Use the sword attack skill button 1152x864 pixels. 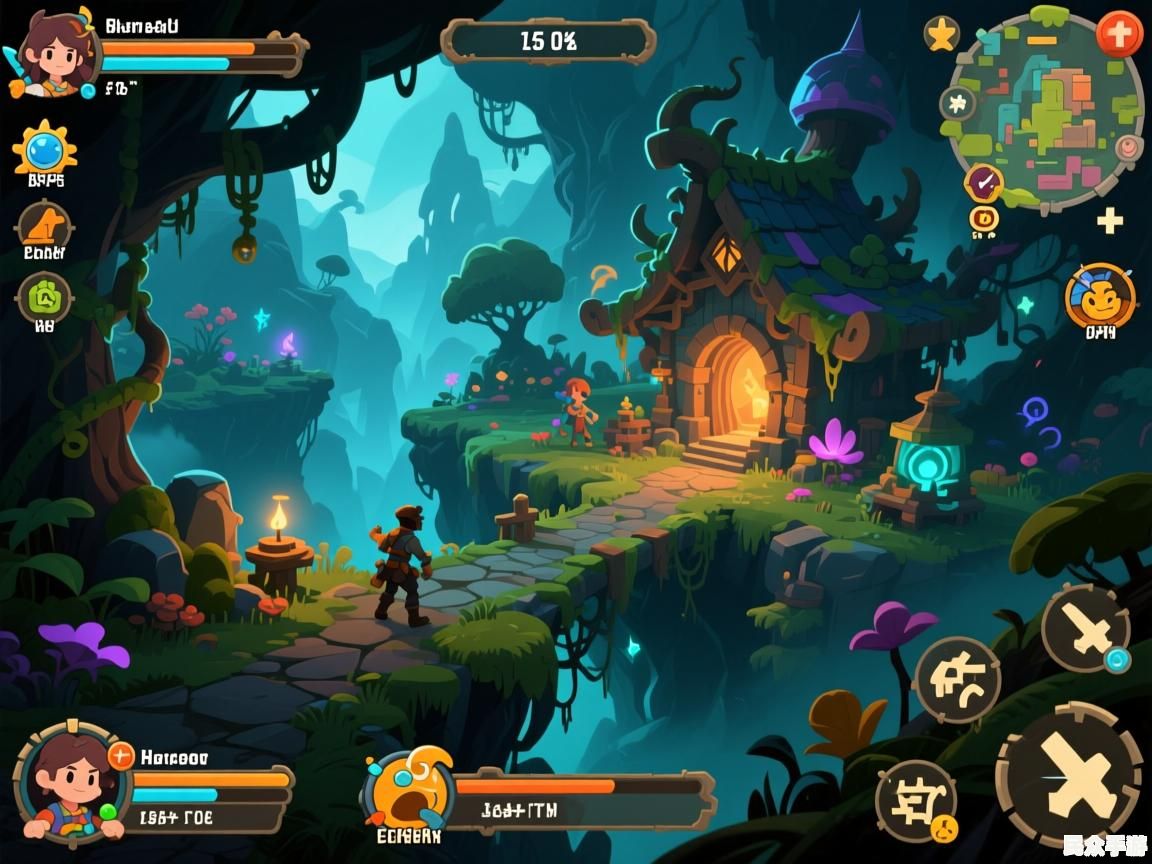pos(1085,629)
